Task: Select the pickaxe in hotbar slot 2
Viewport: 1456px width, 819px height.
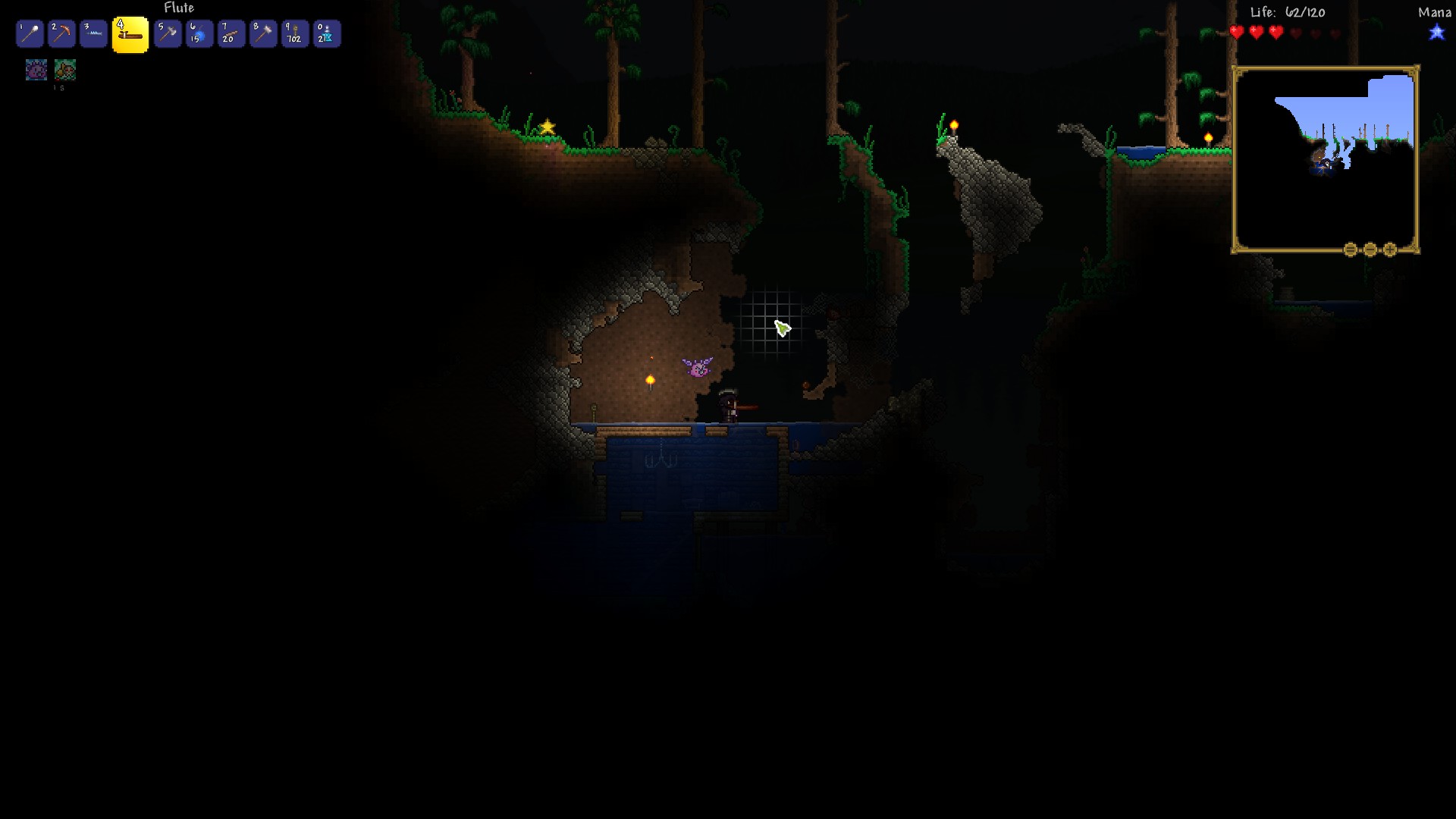Action: point(61,33)
